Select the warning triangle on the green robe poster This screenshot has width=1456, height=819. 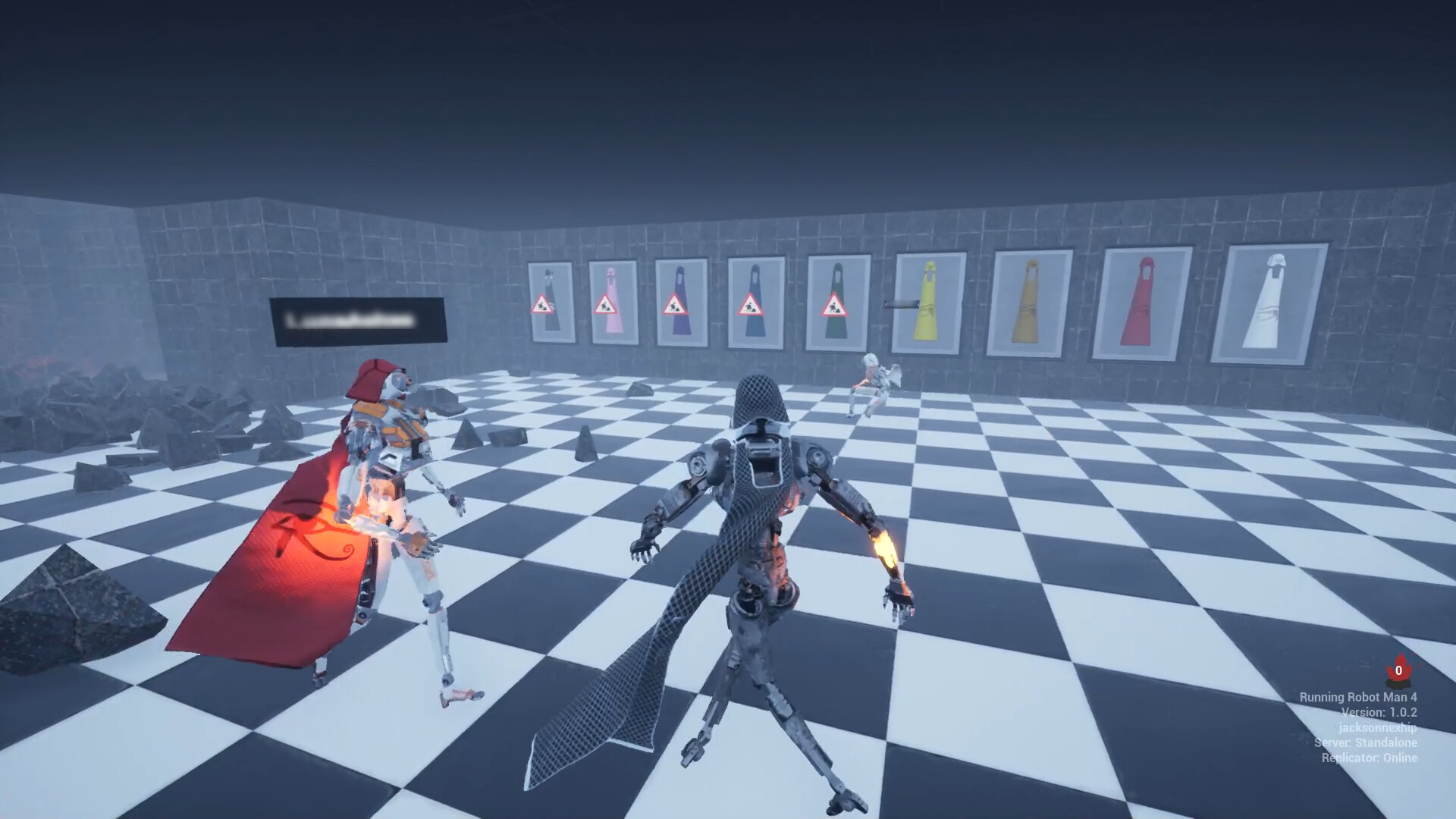coord(835,305)
